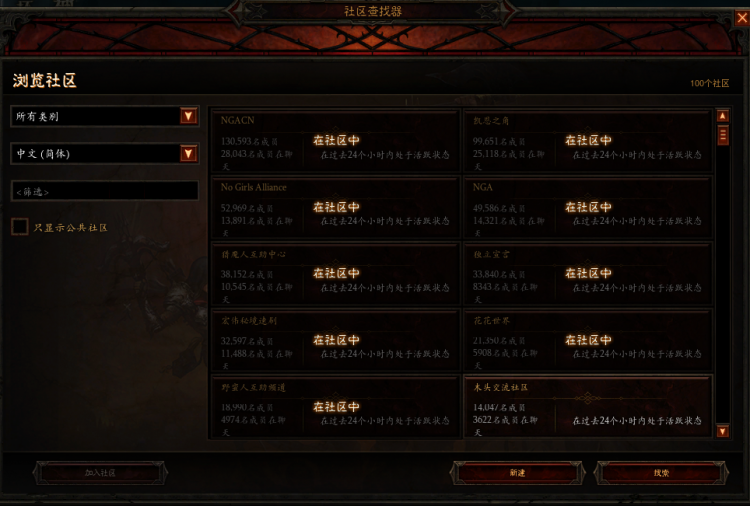
Task: Open the 中文(简体) language dropdown
Action: tap(104, 153)
